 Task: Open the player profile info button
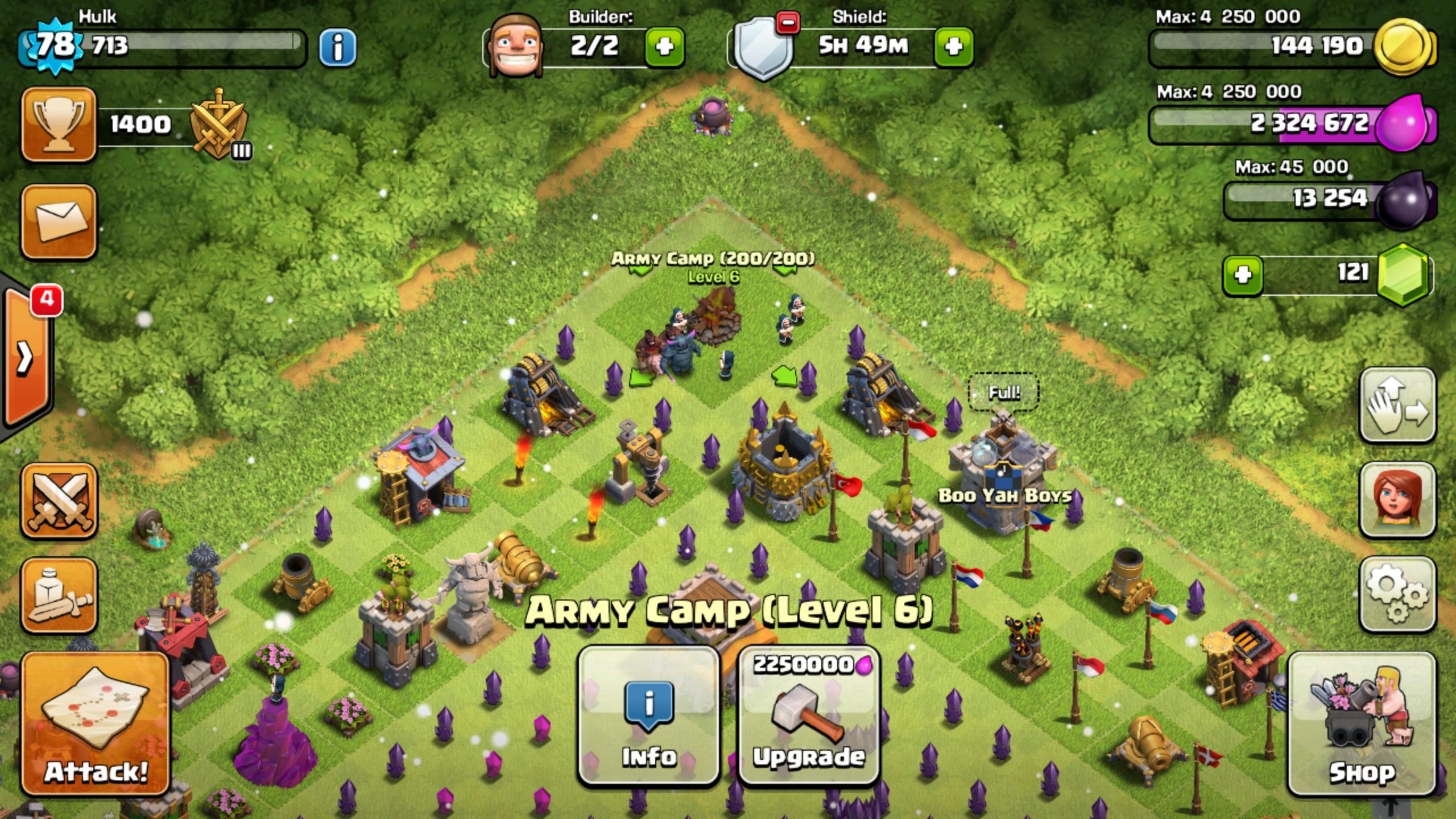338,47
